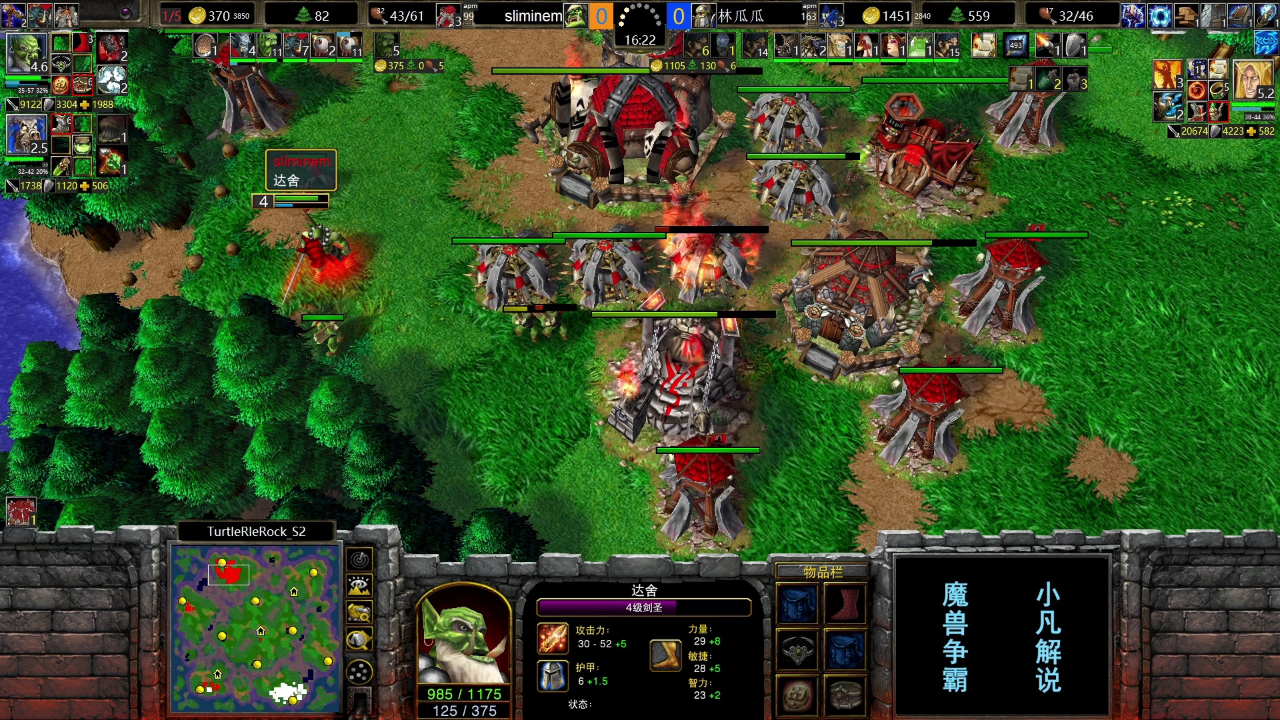The width and height of the screenshot is (1280, 720).
Task: Select the Blademaster hero in the left panel
Action: [26, 53]
